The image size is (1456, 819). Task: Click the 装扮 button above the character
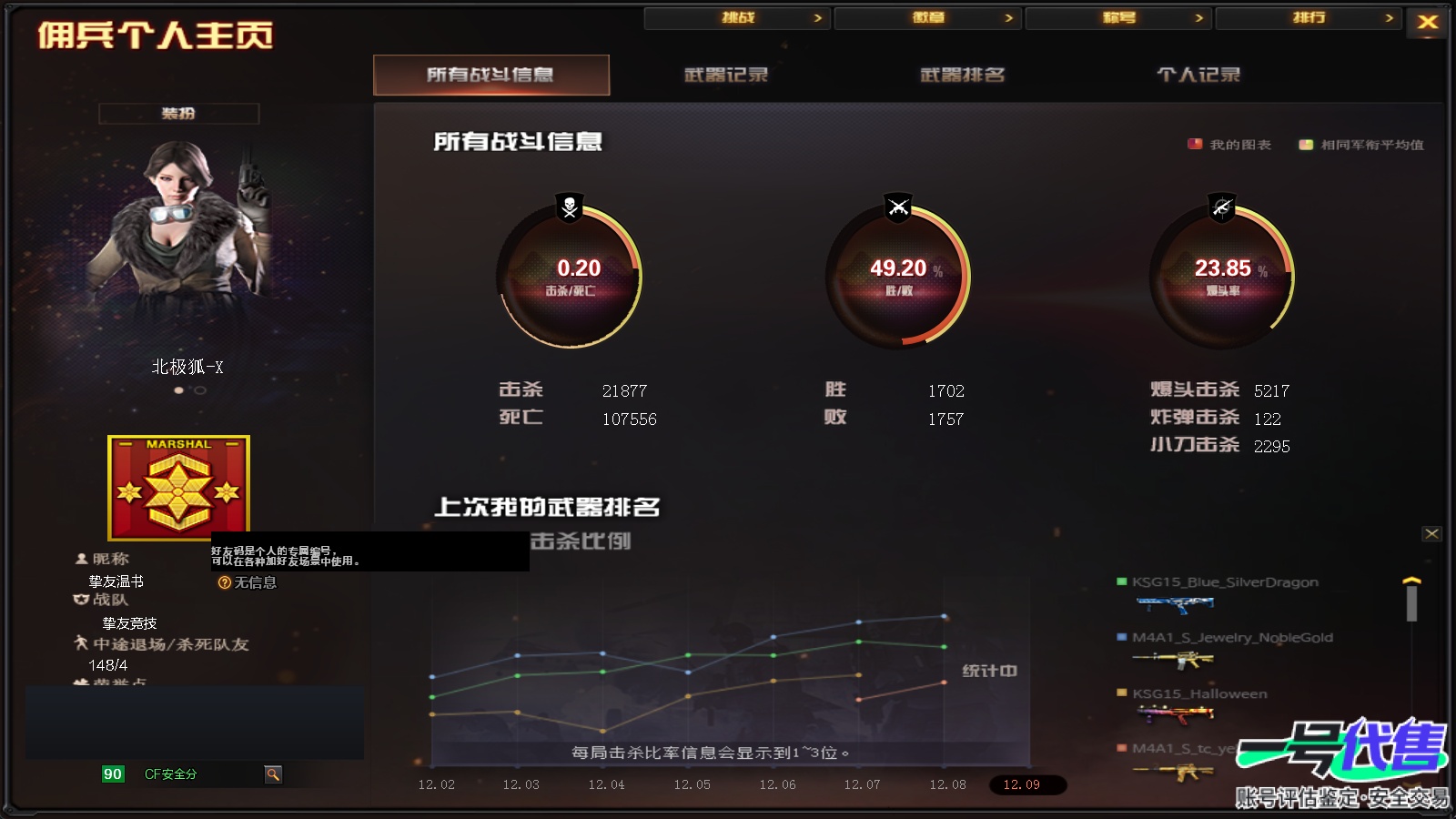(x=178, y=114)
